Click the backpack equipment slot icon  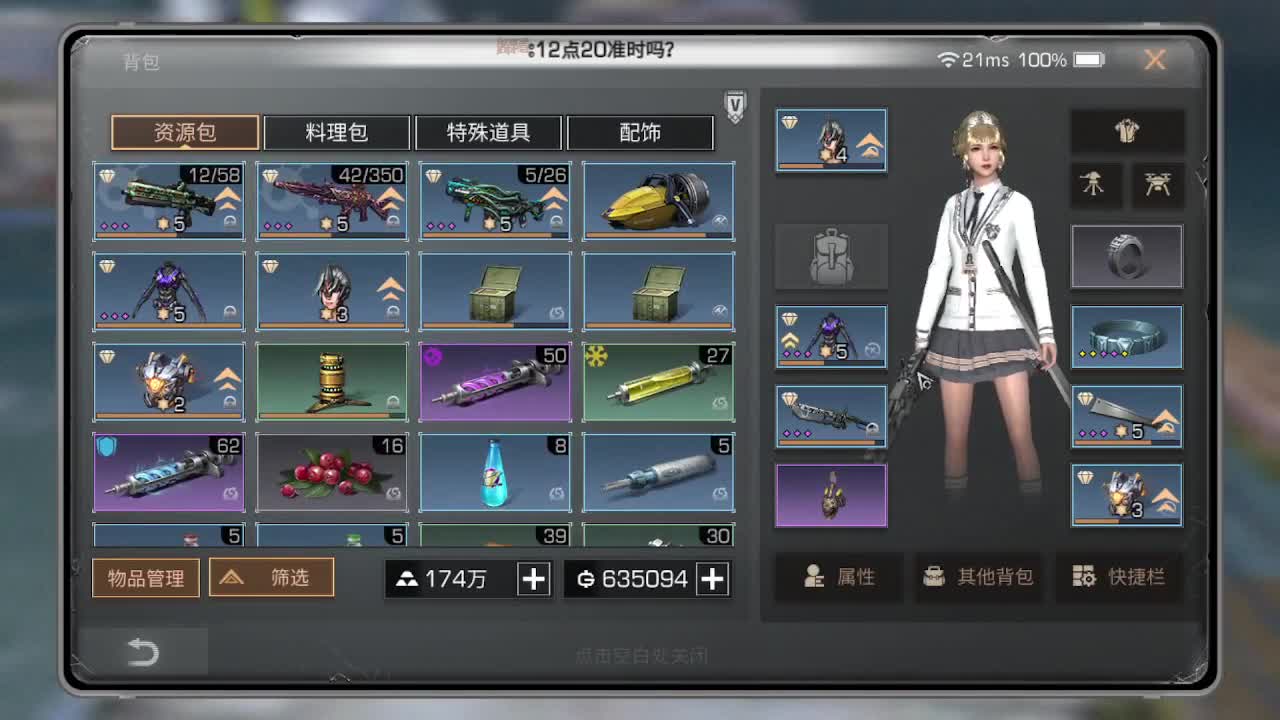[832, 256]
